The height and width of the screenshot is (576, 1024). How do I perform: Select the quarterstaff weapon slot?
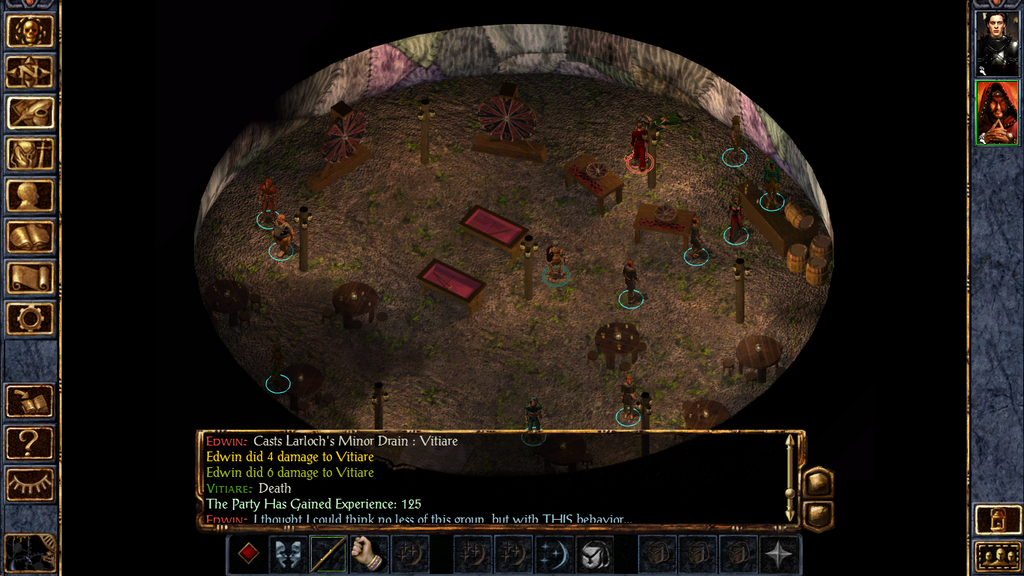tap(328, 553)
